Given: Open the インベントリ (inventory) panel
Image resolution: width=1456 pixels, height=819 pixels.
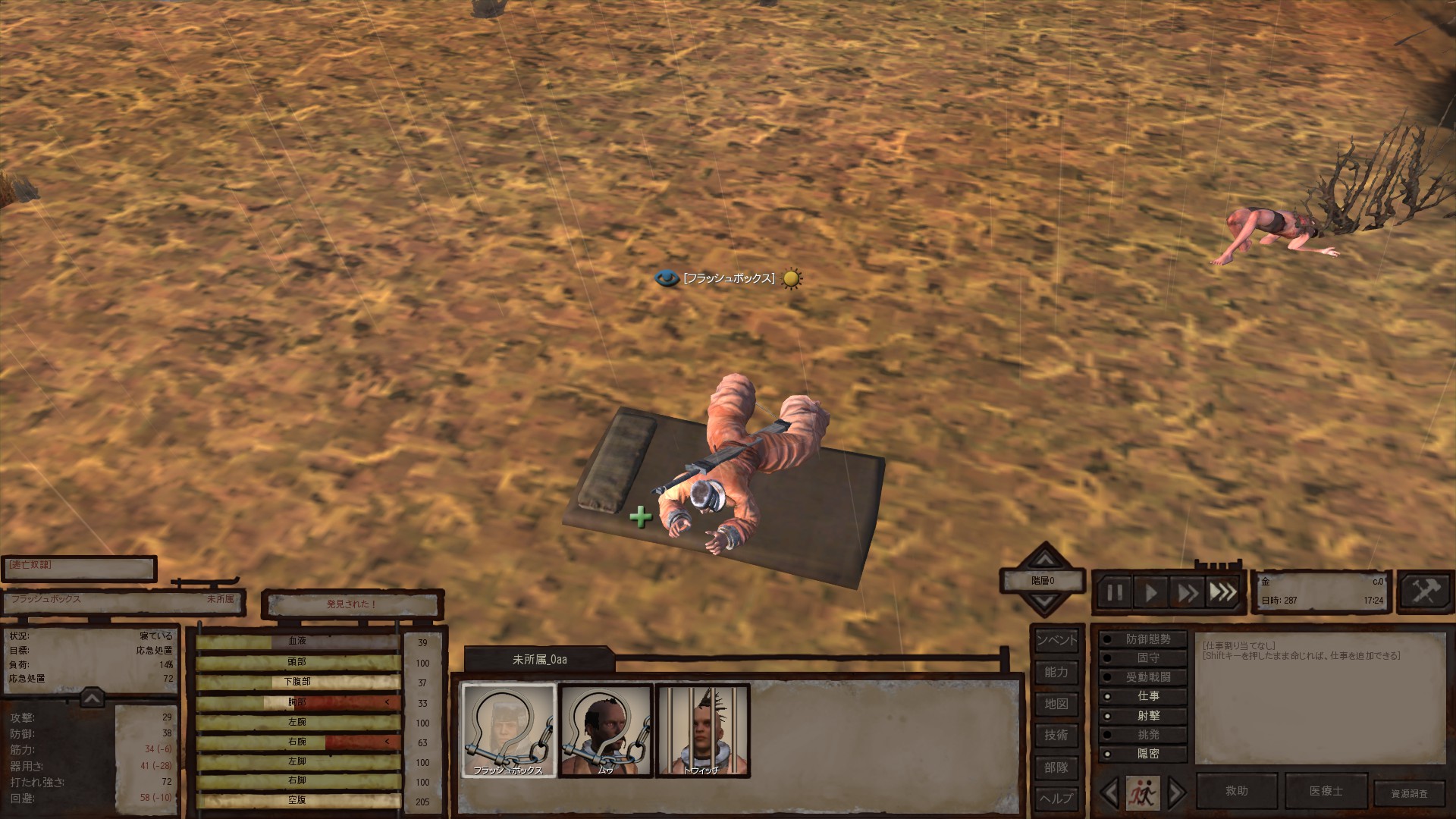Looking at the screenshot, I should pos(1056,640).
